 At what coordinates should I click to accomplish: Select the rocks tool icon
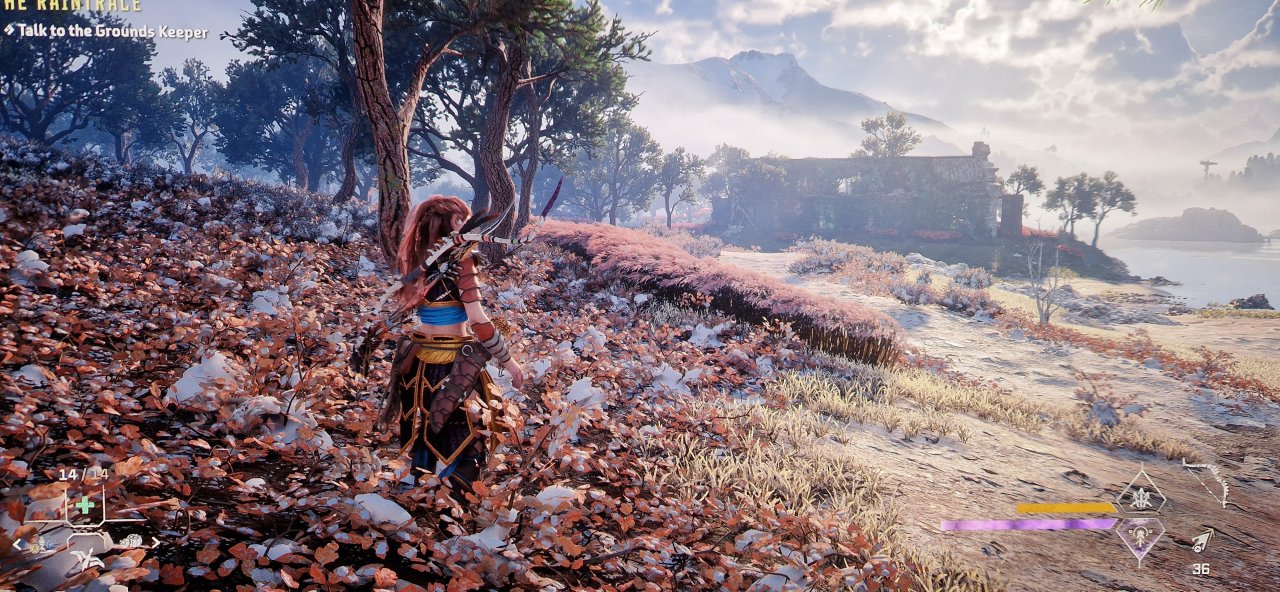(x=130, y=542)
